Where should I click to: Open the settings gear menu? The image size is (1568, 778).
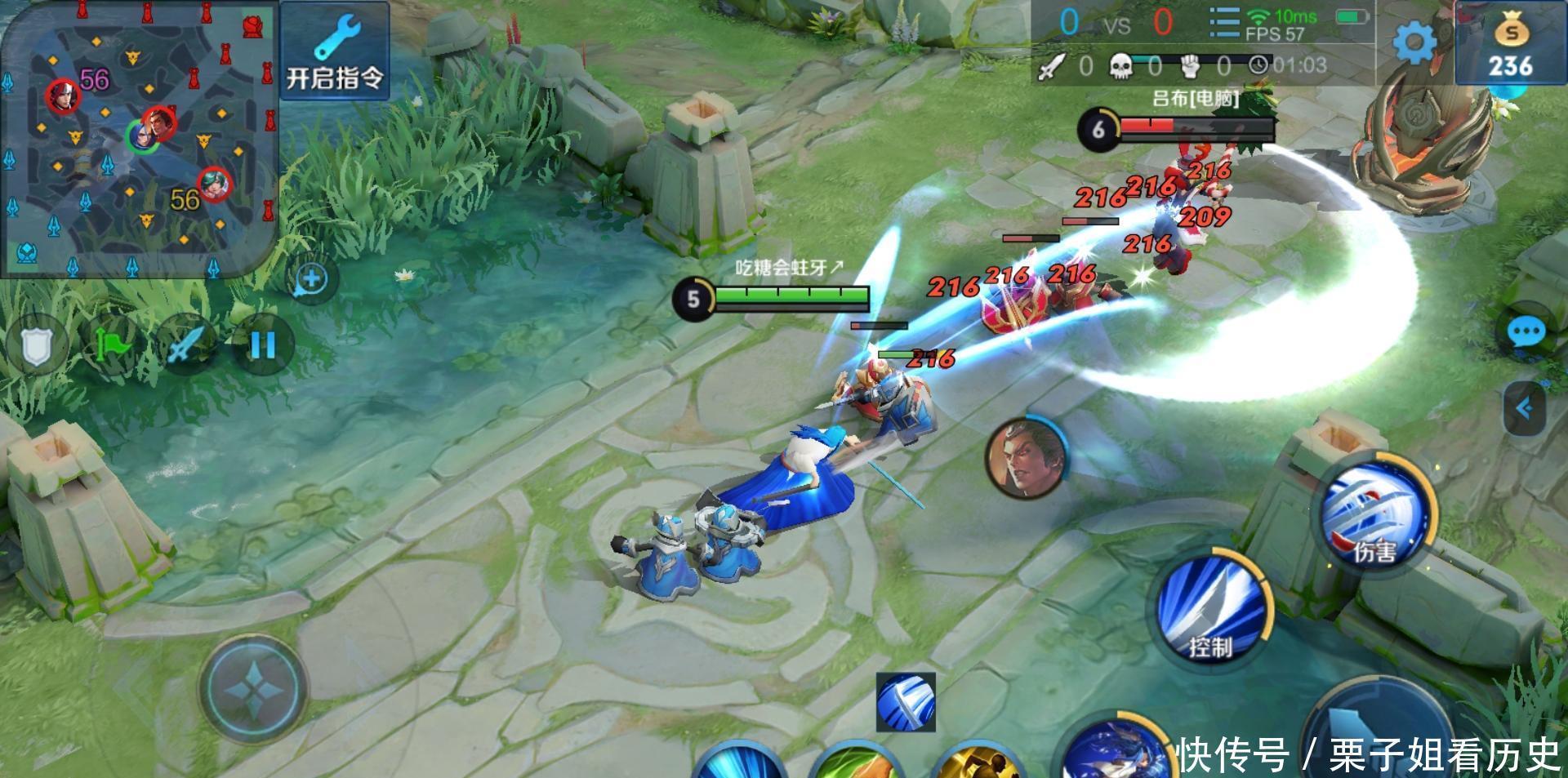[x=1414, y=41]
